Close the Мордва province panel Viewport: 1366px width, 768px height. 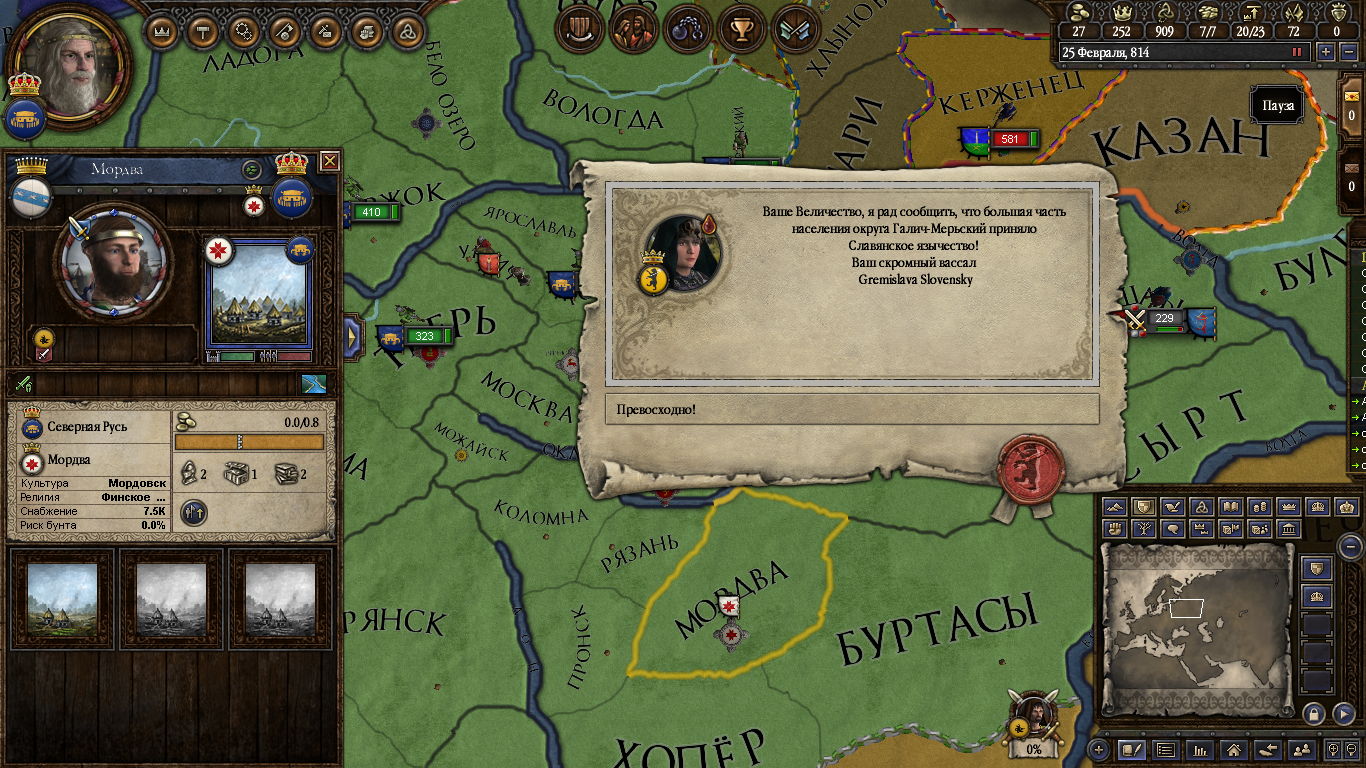(x=329, y=161)
